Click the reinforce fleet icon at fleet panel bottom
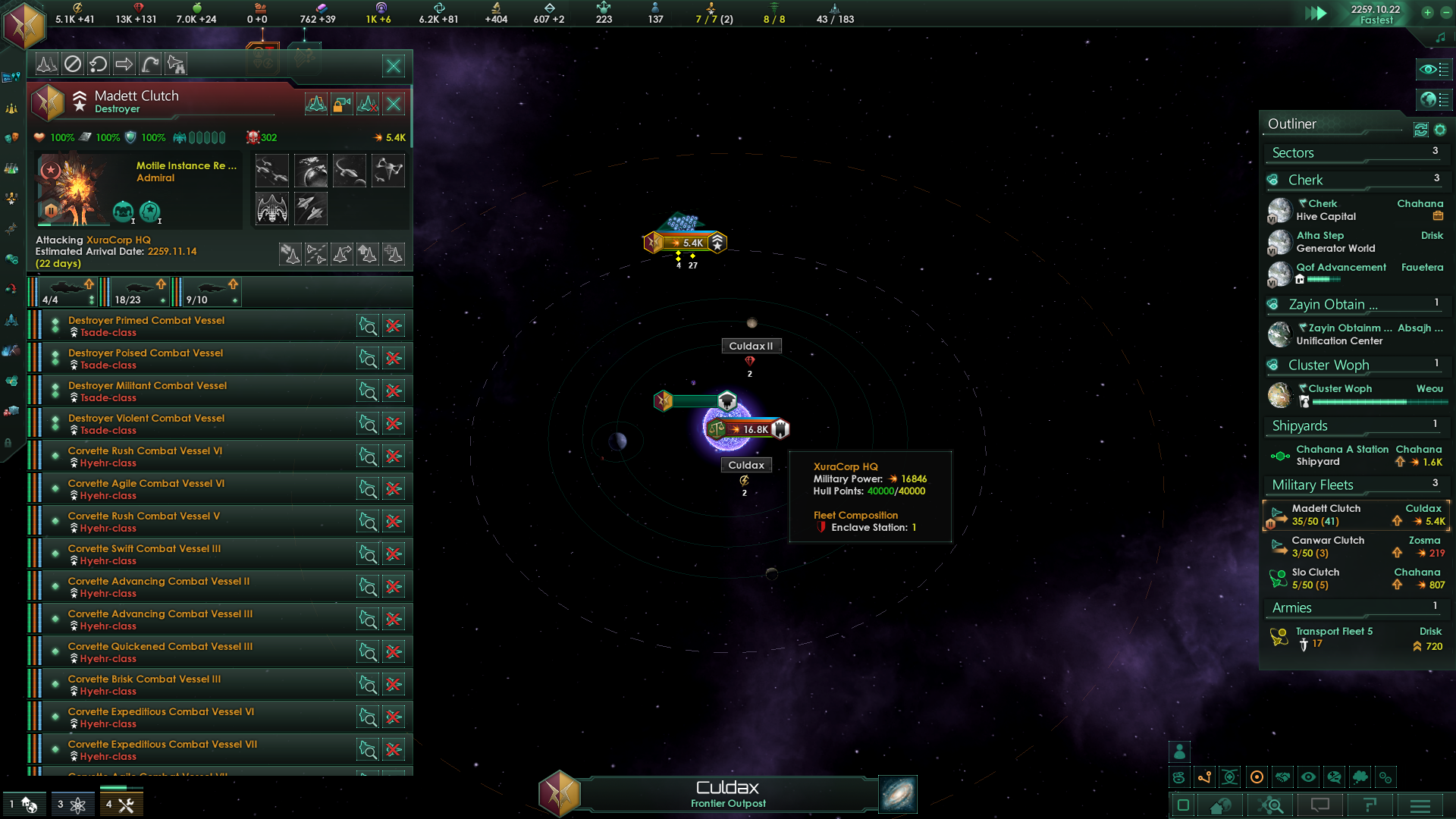The height and width of the screenshot is (819, 1456). click(x=394, y=254)
